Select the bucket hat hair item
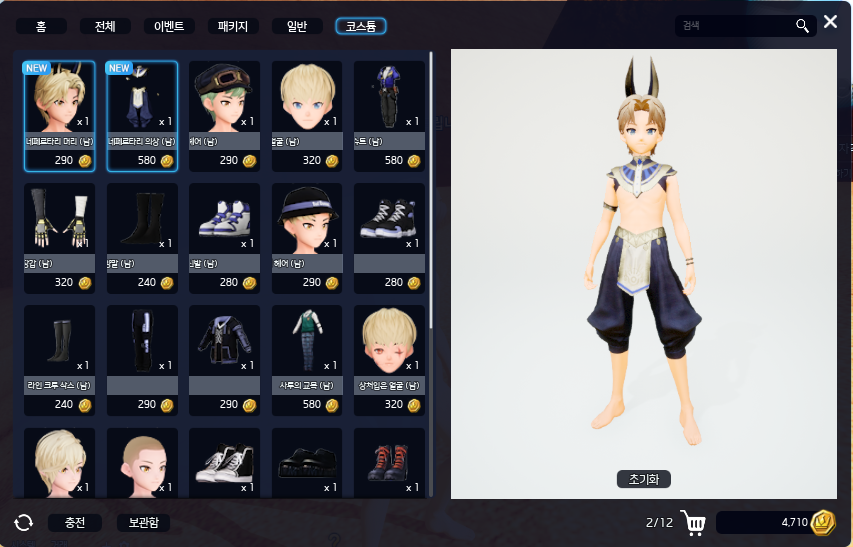 click(x=307, y=237)
